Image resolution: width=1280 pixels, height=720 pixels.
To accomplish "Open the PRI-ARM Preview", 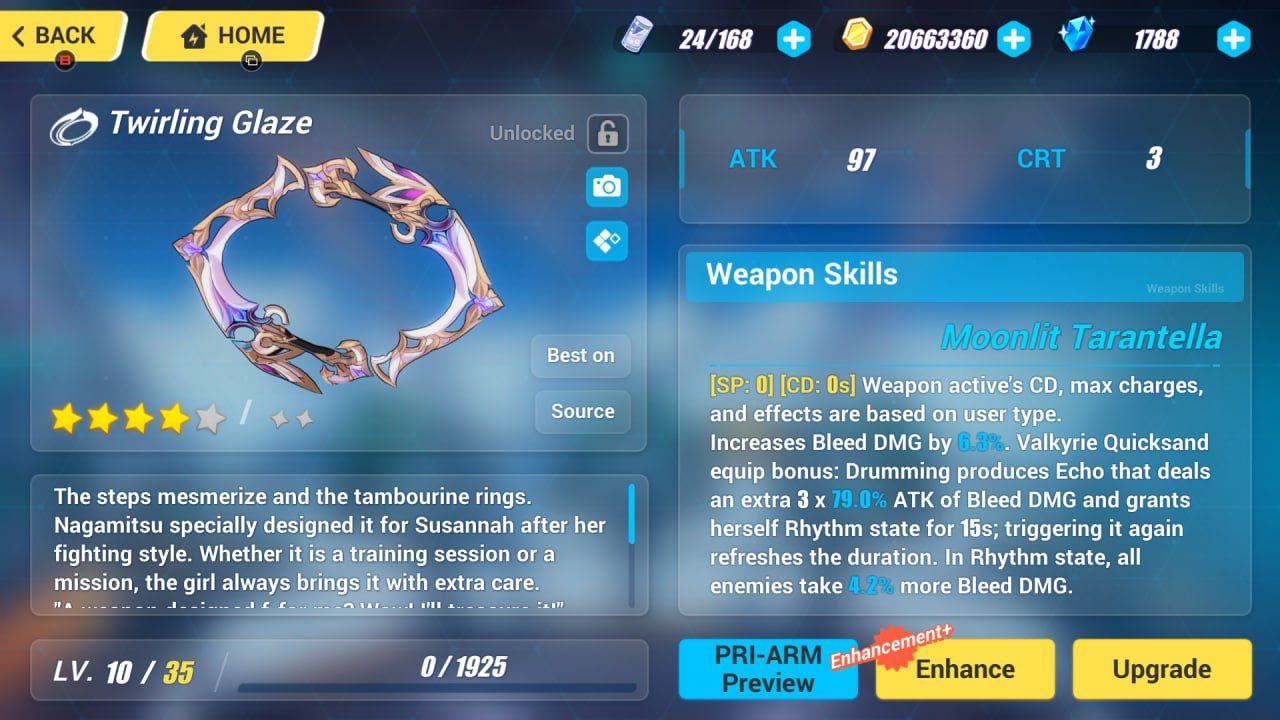I will 767,668.
